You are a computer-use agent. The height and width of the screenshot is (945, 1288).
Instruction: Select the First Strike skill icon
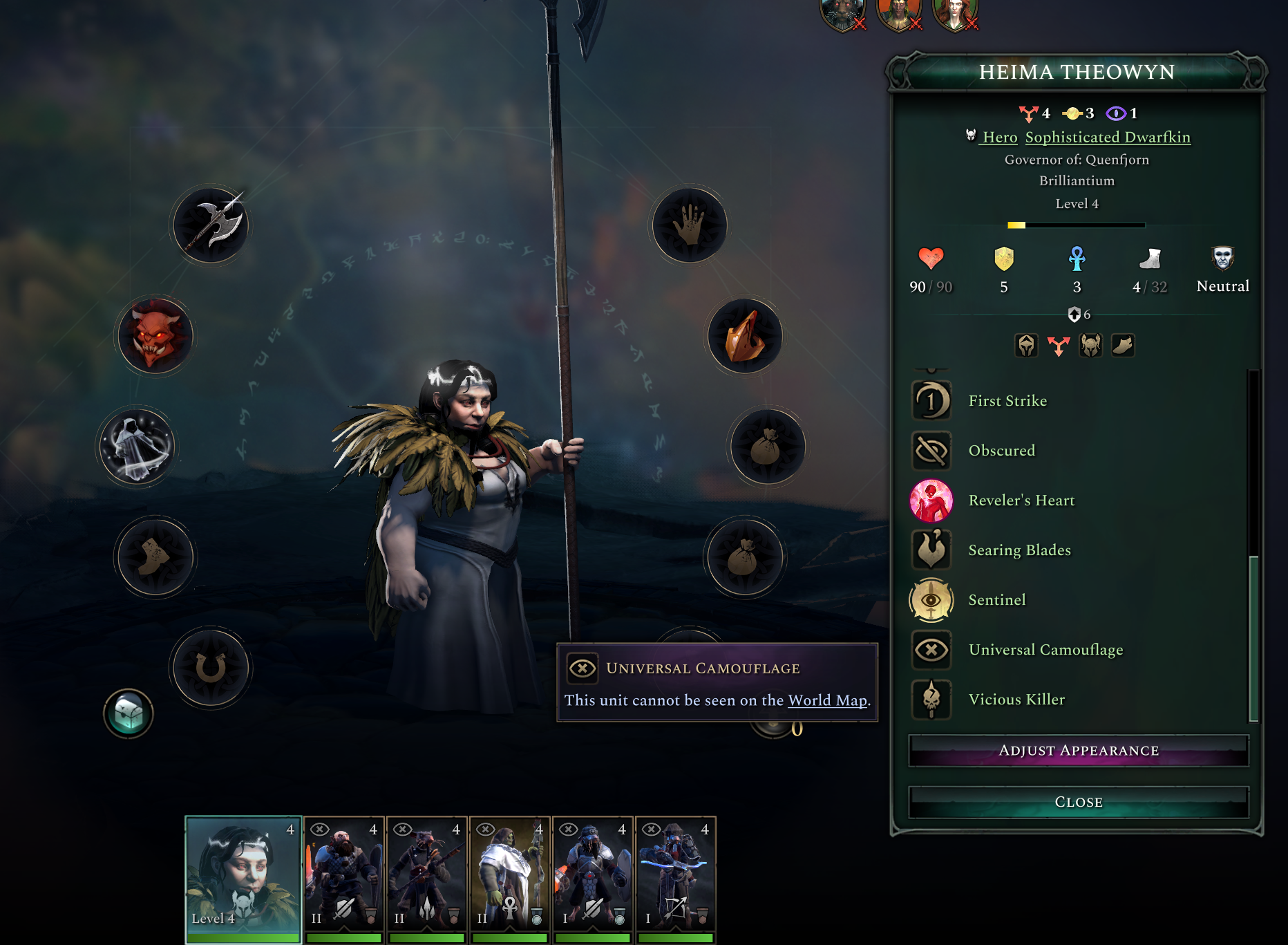pyautogui.click(x=931, y=400)
